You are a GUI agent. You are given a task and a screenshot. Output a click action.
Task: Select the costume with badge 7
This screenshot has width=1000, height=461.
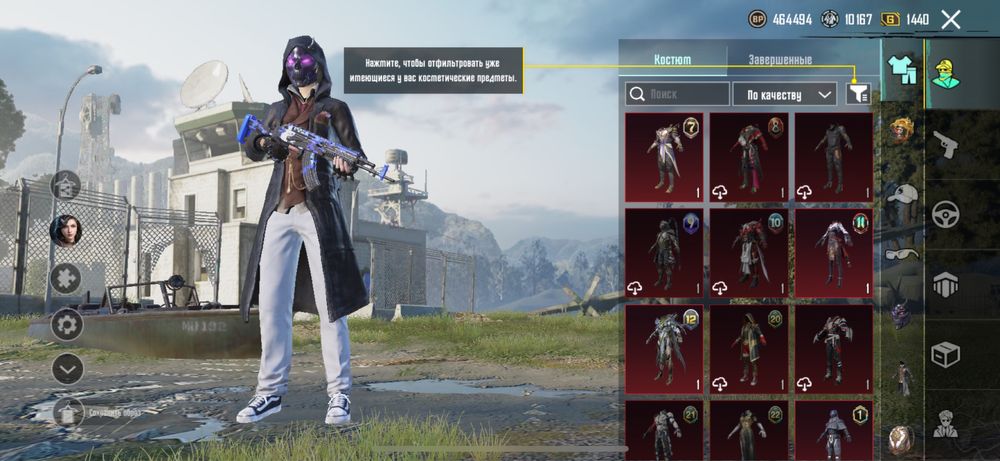pos(664,157)
